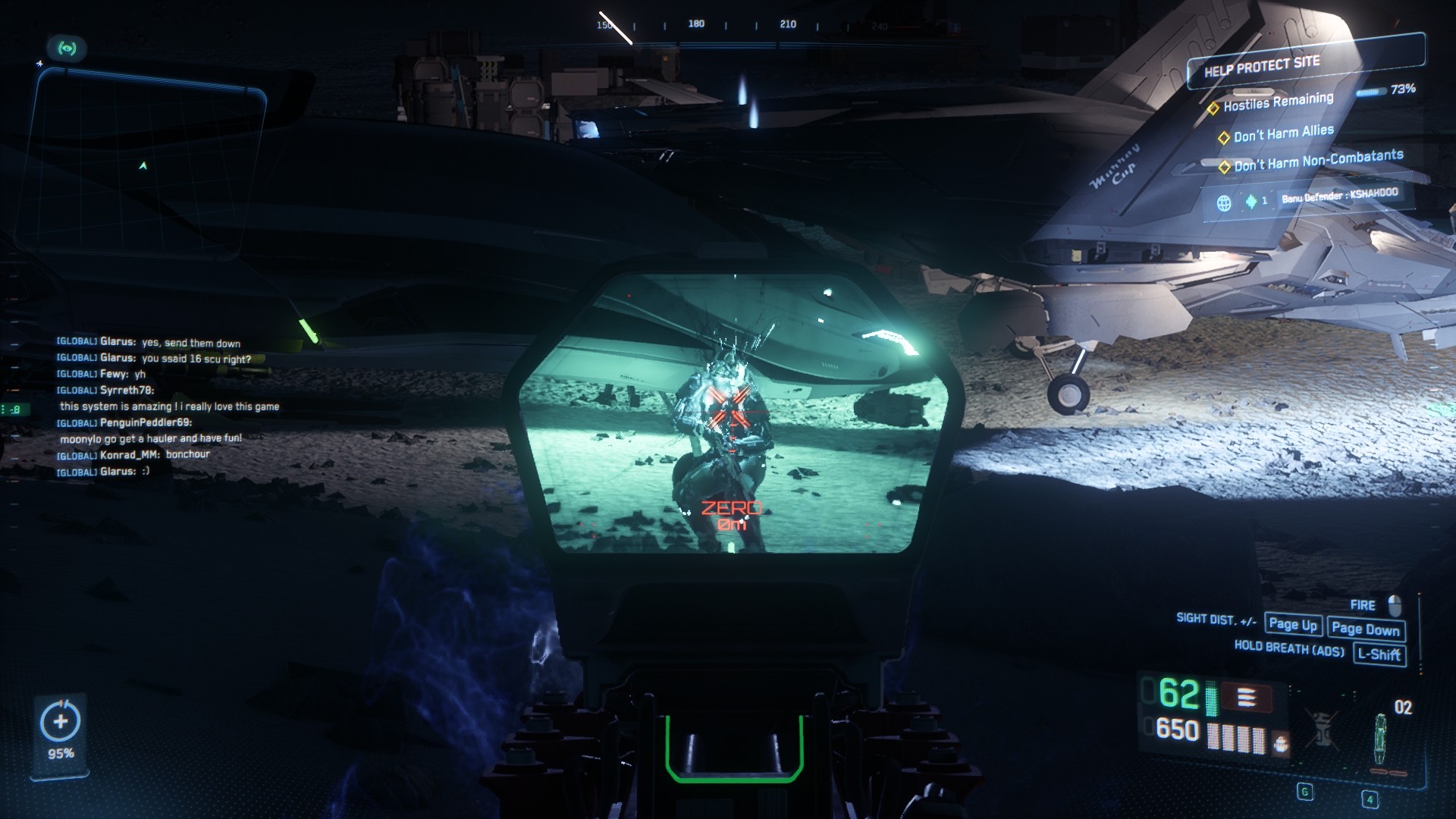Open the health status plus icon
Image resolution: width=1456 pixels, height=819 pixels.
point(61,721)
